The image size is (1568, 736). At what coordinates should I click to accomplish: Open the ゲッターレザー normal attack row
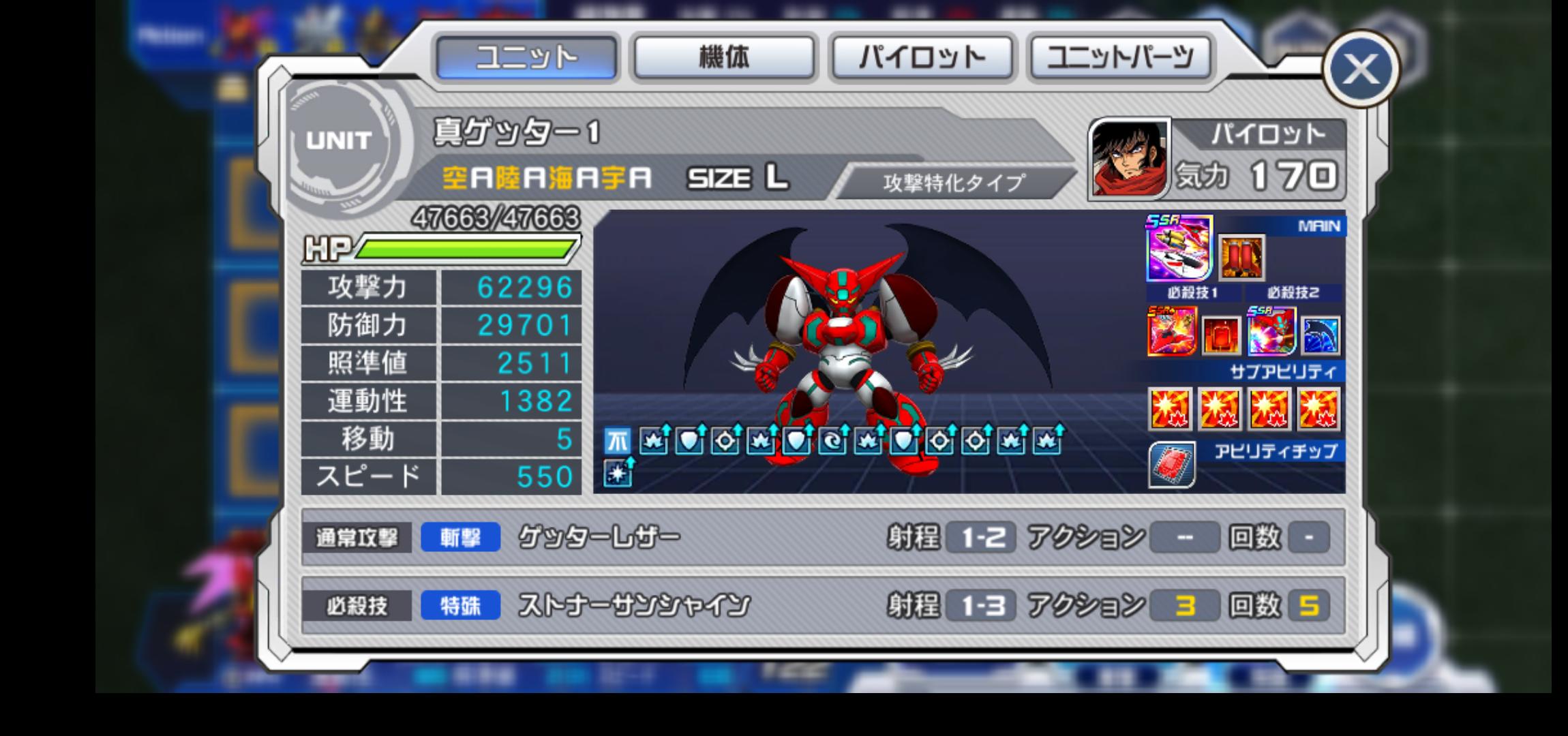(822, 538)
